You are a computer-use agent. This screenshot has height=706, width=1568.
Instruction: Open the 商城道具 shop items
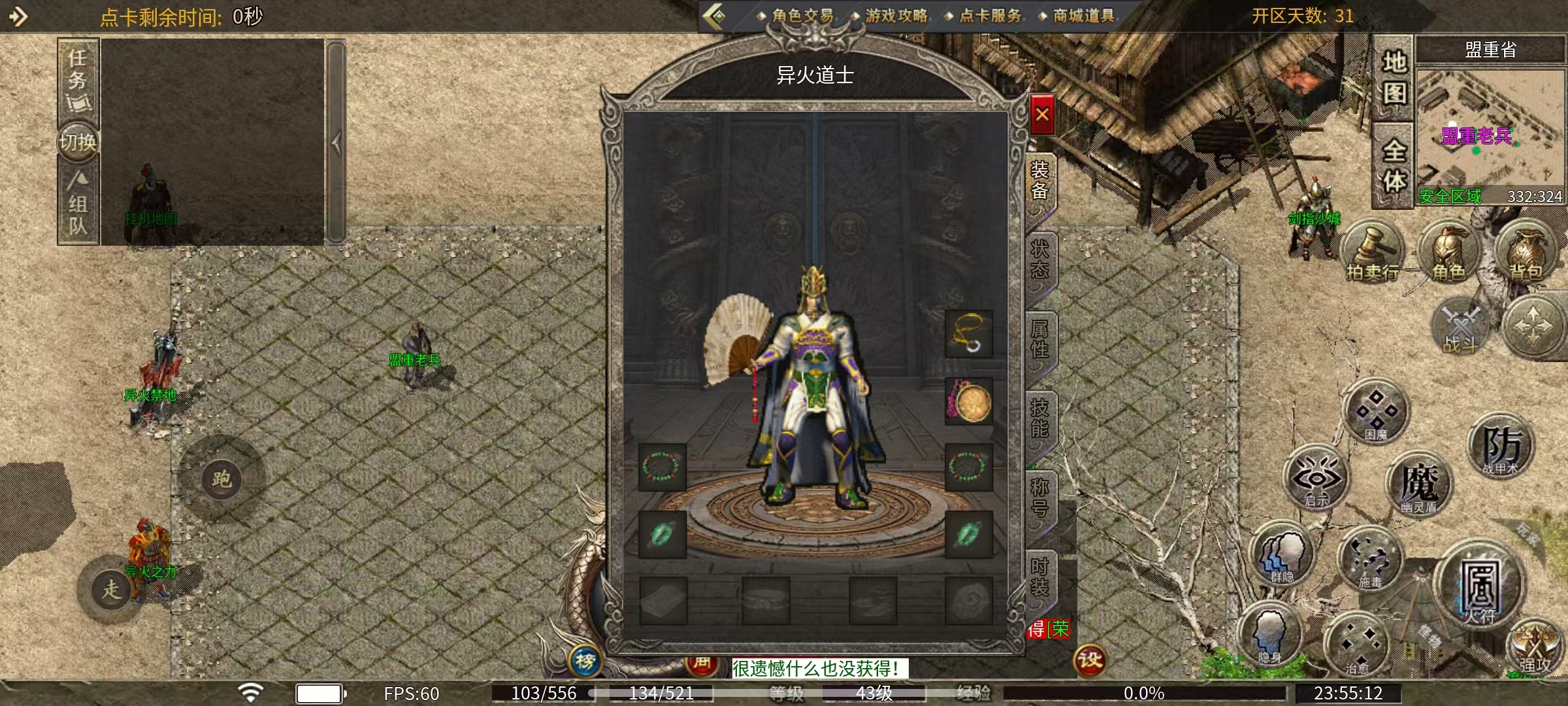pyautogui.click(x=1083, y=16)
